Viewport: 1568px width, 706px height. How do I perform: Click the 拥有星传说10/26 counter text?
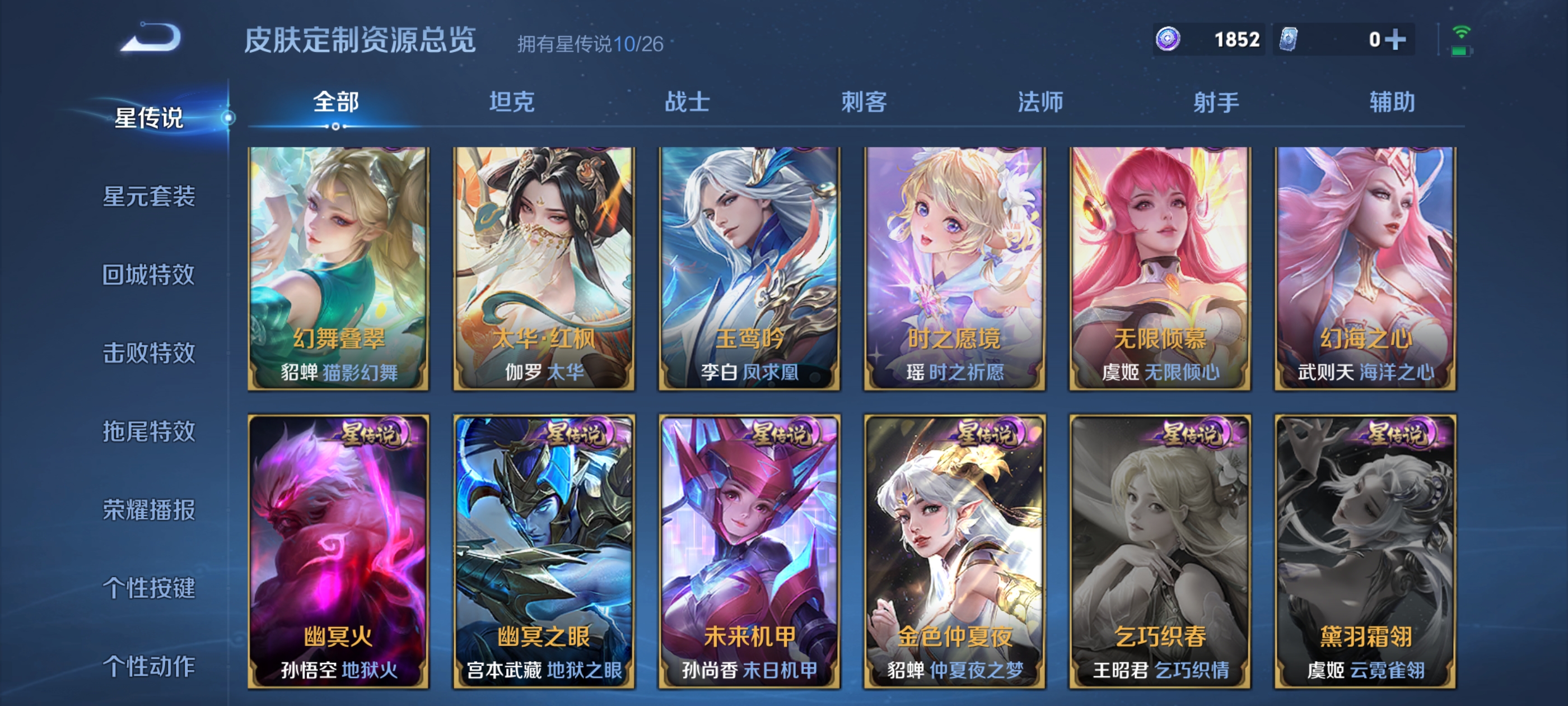point(590,44)
